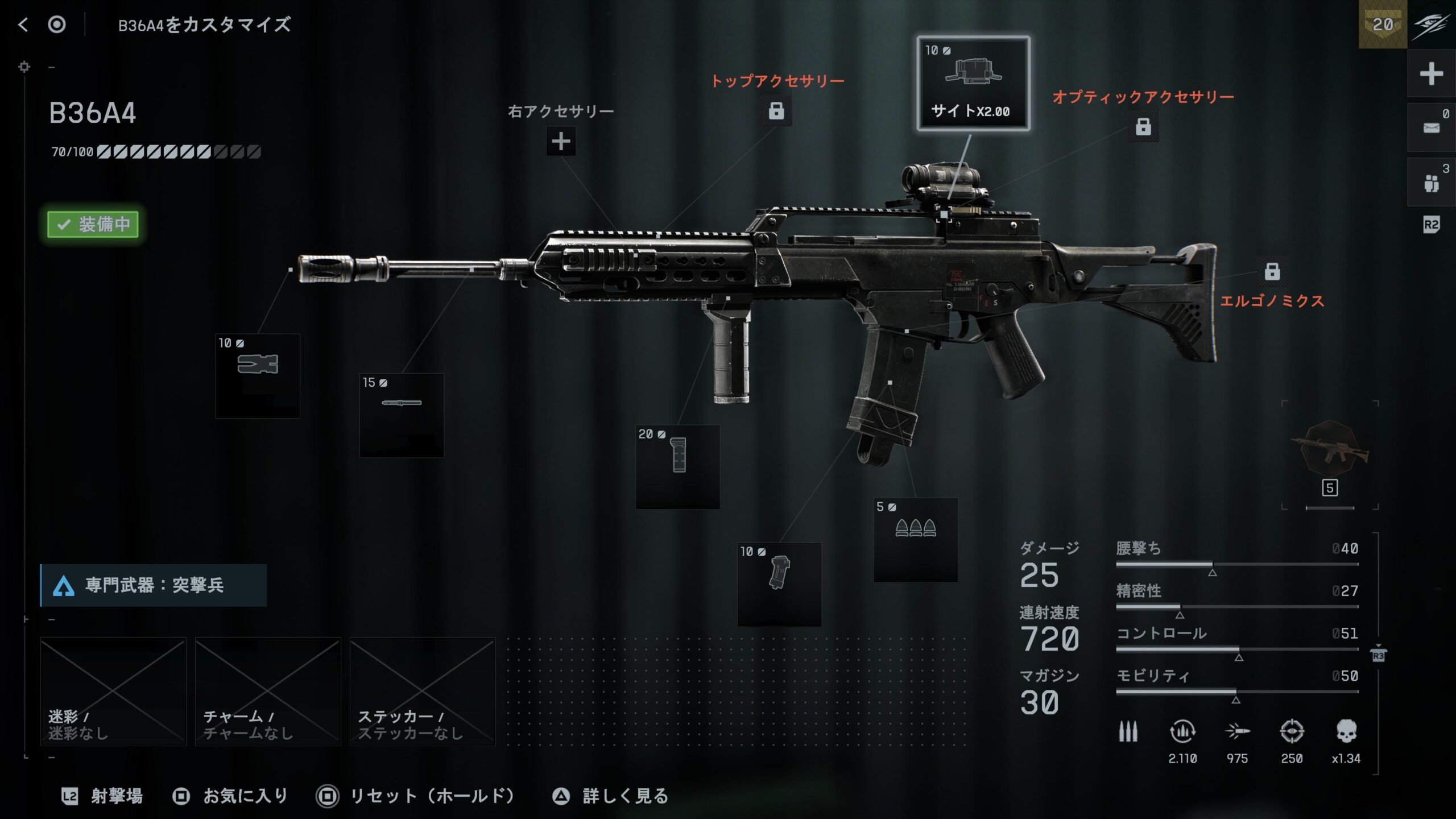Open the squad icon in the sidebar
This screenshot has height=819, width=1456.
[x=1431, y=183]
